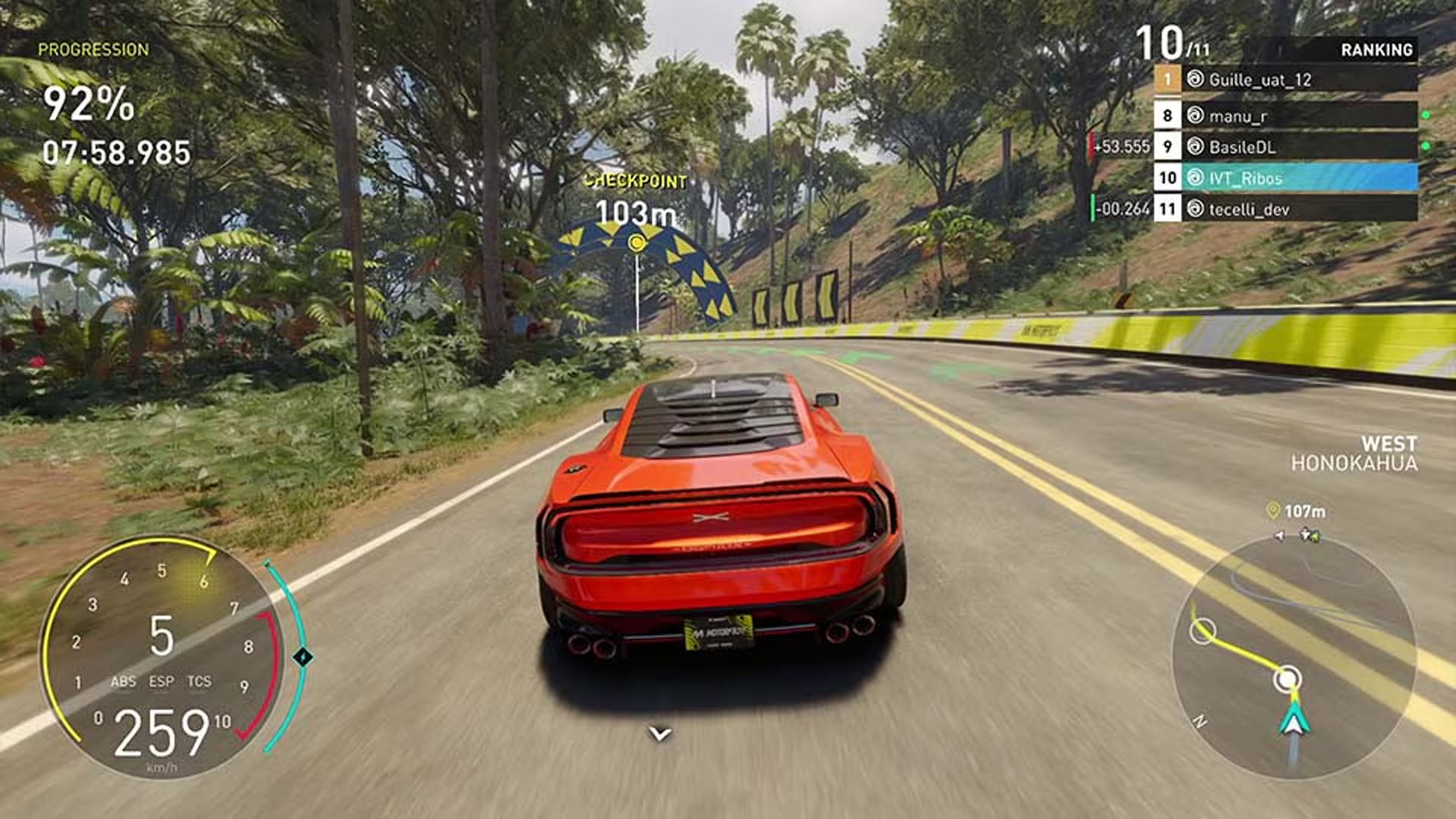Click the checkpoint marker above the arch
The image size is (1456, 819).
coord(637,243)
